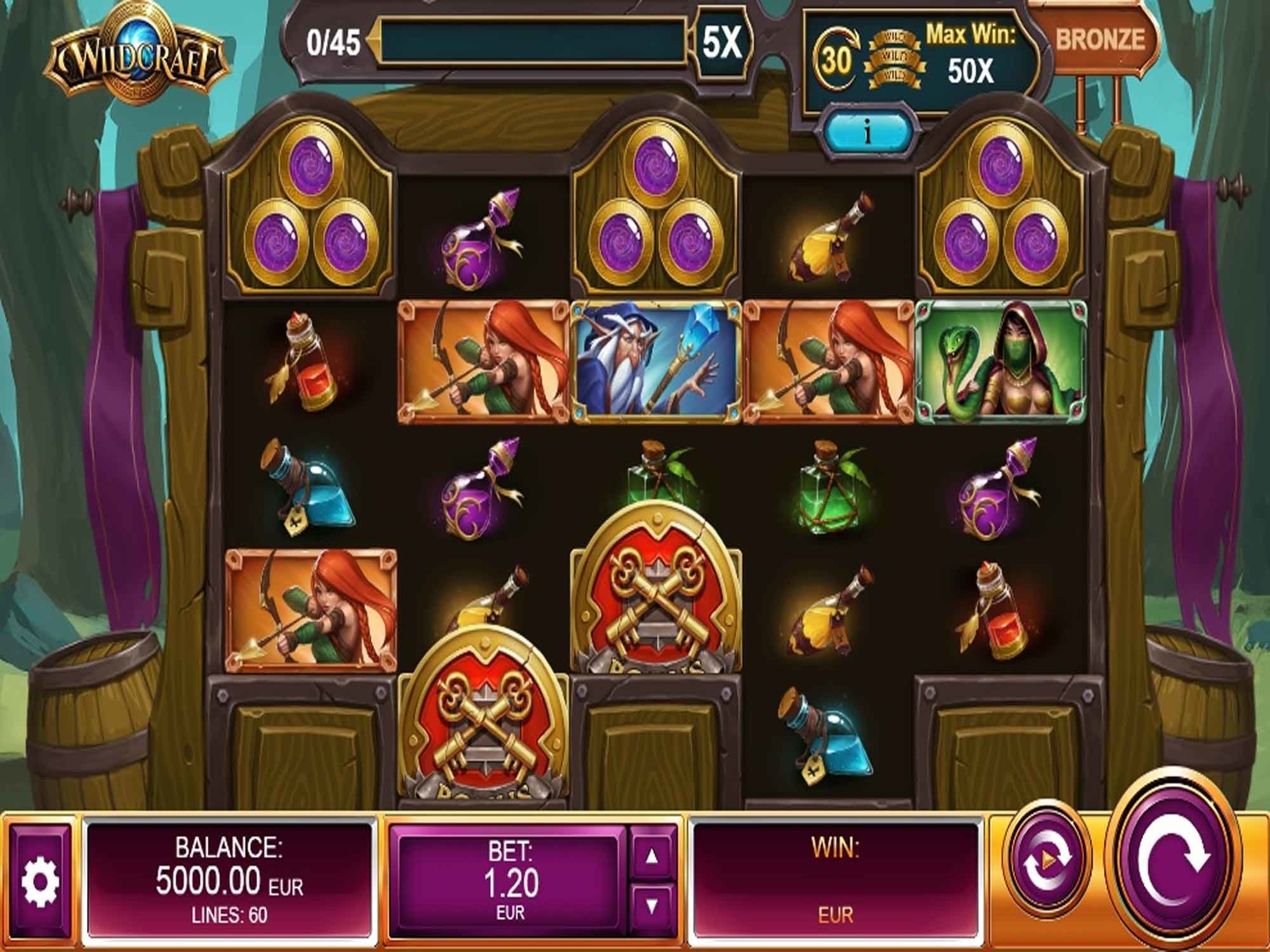The width and height of the screenshot is (1270, 952).
Task: Decrease the bet with the down arrow
Action: click(652, 906)
